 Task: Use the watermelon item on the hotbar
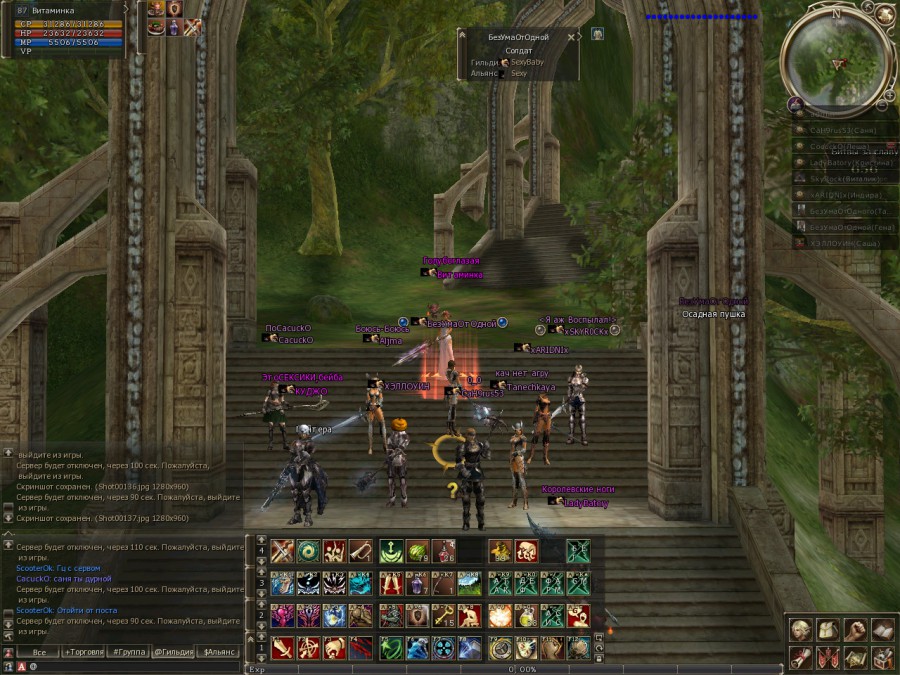(417, 551)
